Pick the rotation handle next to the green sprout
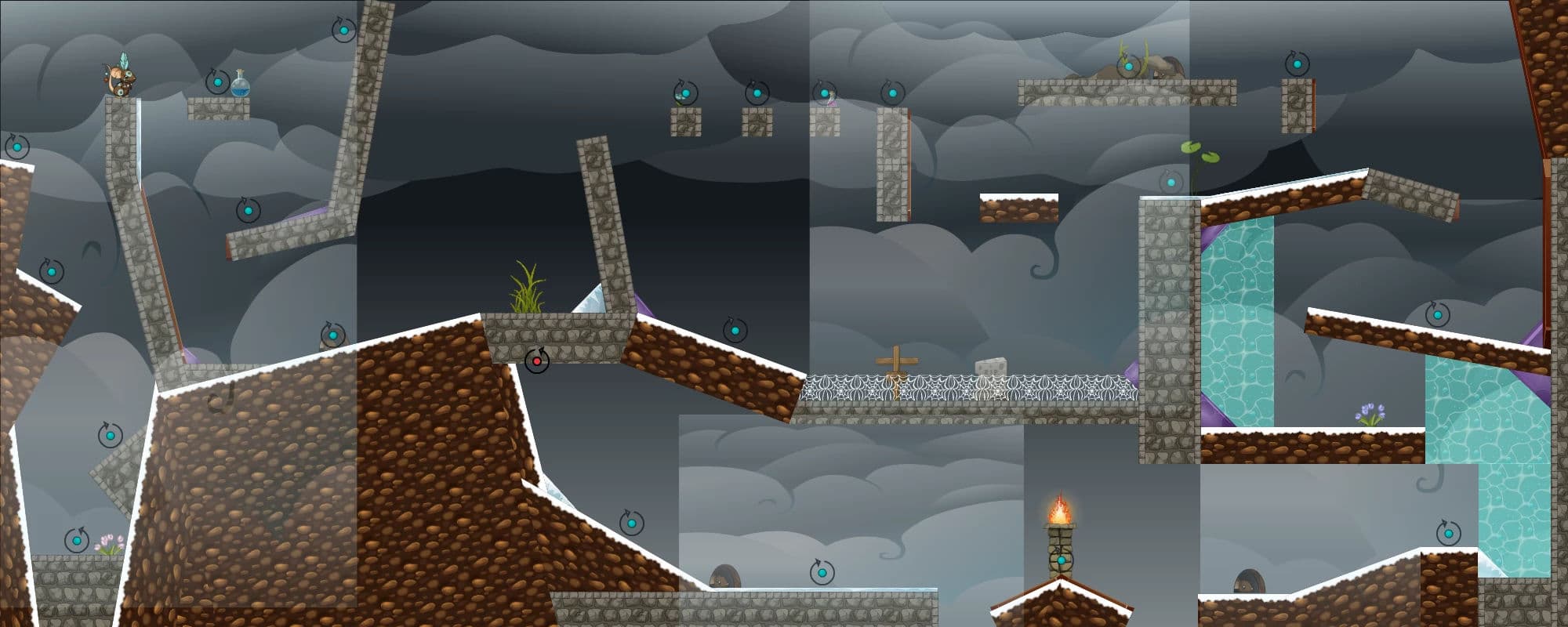Screen dimensions: 1568x627 (1171, 183)
